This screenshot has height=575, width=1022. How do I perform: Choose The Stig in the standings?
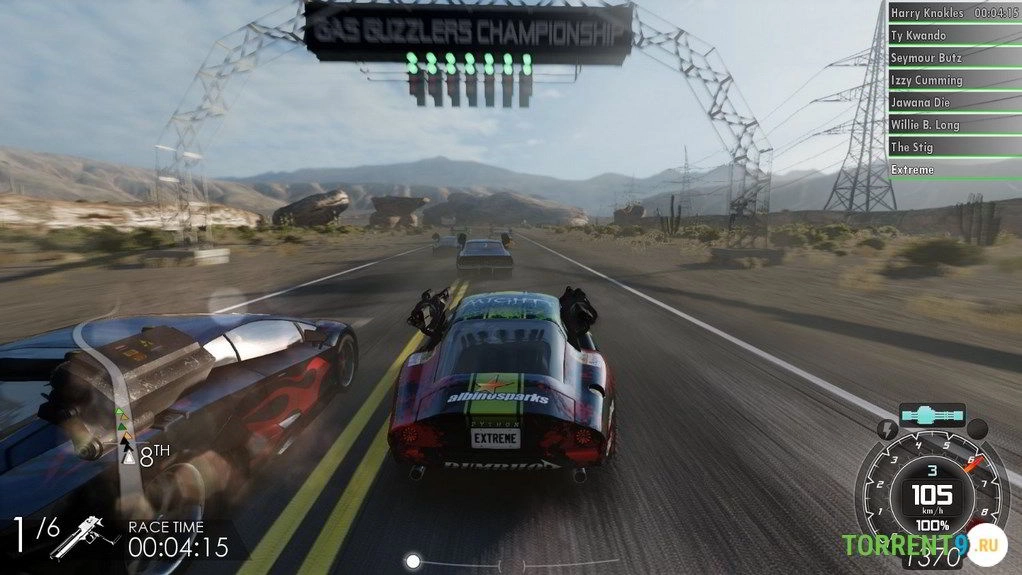click(953, 147)
